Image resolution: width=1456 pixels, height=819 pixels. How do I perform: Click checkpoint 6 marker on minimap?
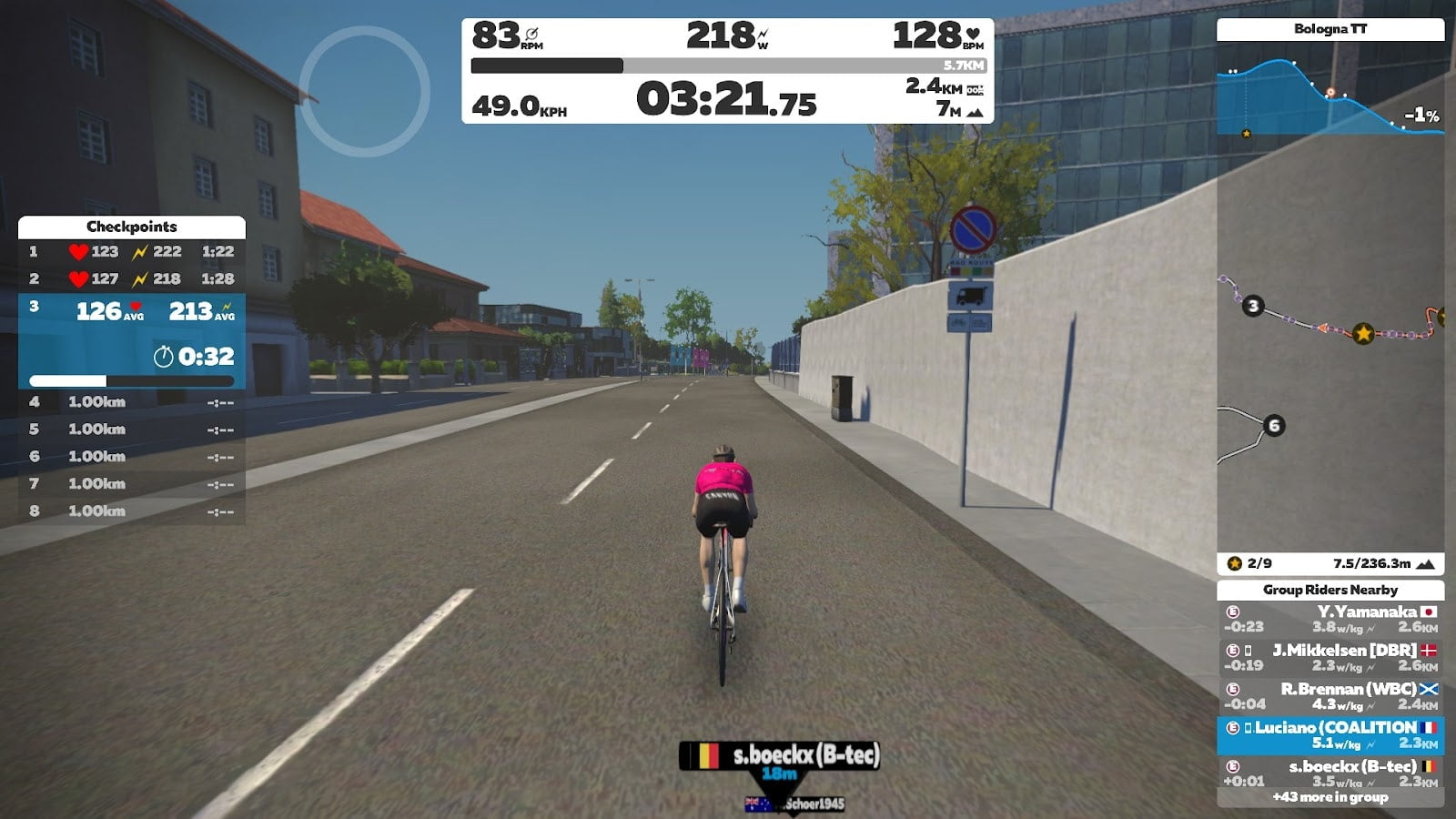(1274, 425)
